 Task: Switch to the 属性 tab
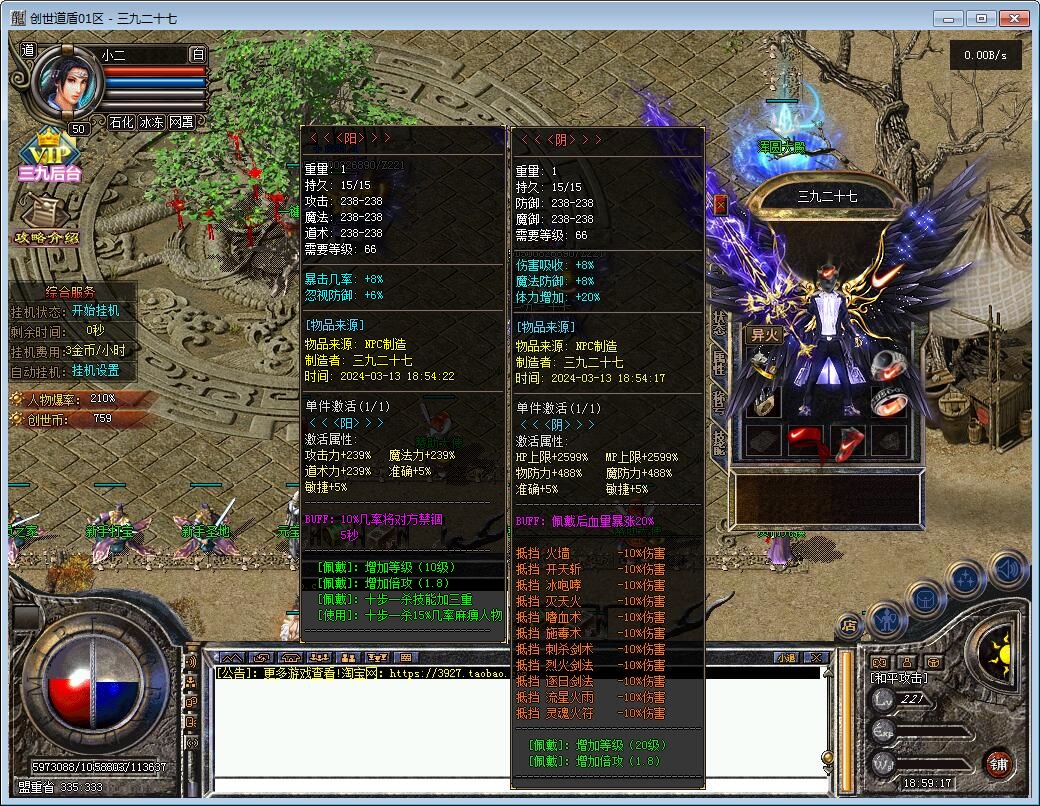point(719,362)
